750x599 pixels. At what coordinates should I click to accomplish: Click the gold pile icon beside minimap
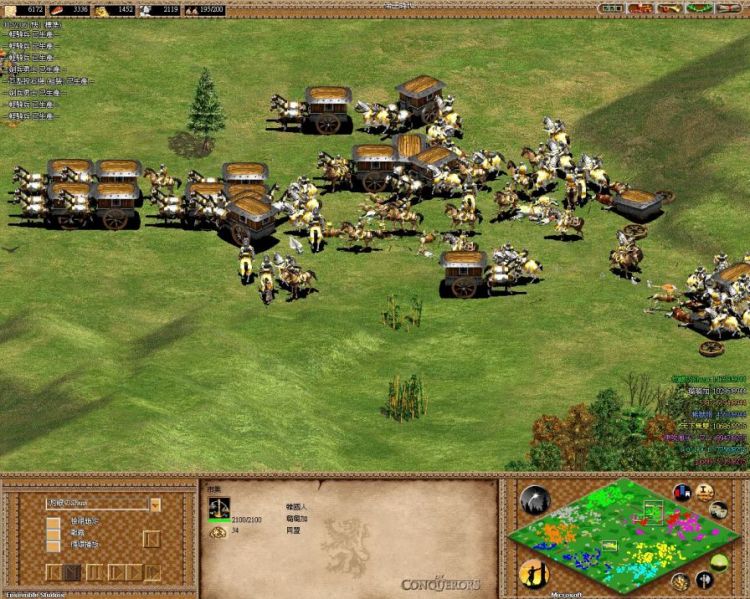(x=681, y=582)
